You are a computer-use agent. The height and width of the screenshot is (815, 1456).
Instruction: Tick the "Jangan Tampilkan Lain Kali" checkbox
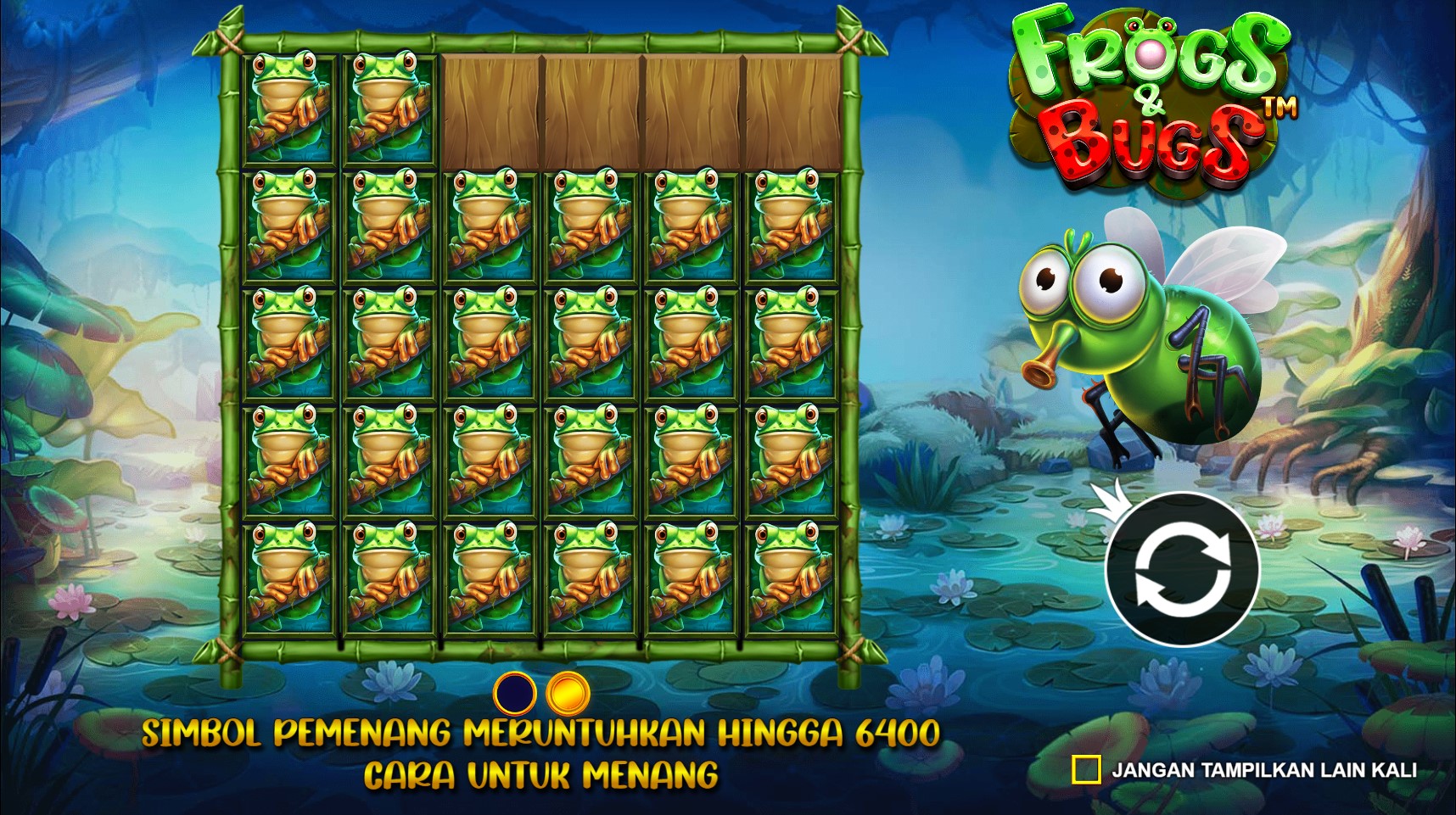coord(1086,770)
